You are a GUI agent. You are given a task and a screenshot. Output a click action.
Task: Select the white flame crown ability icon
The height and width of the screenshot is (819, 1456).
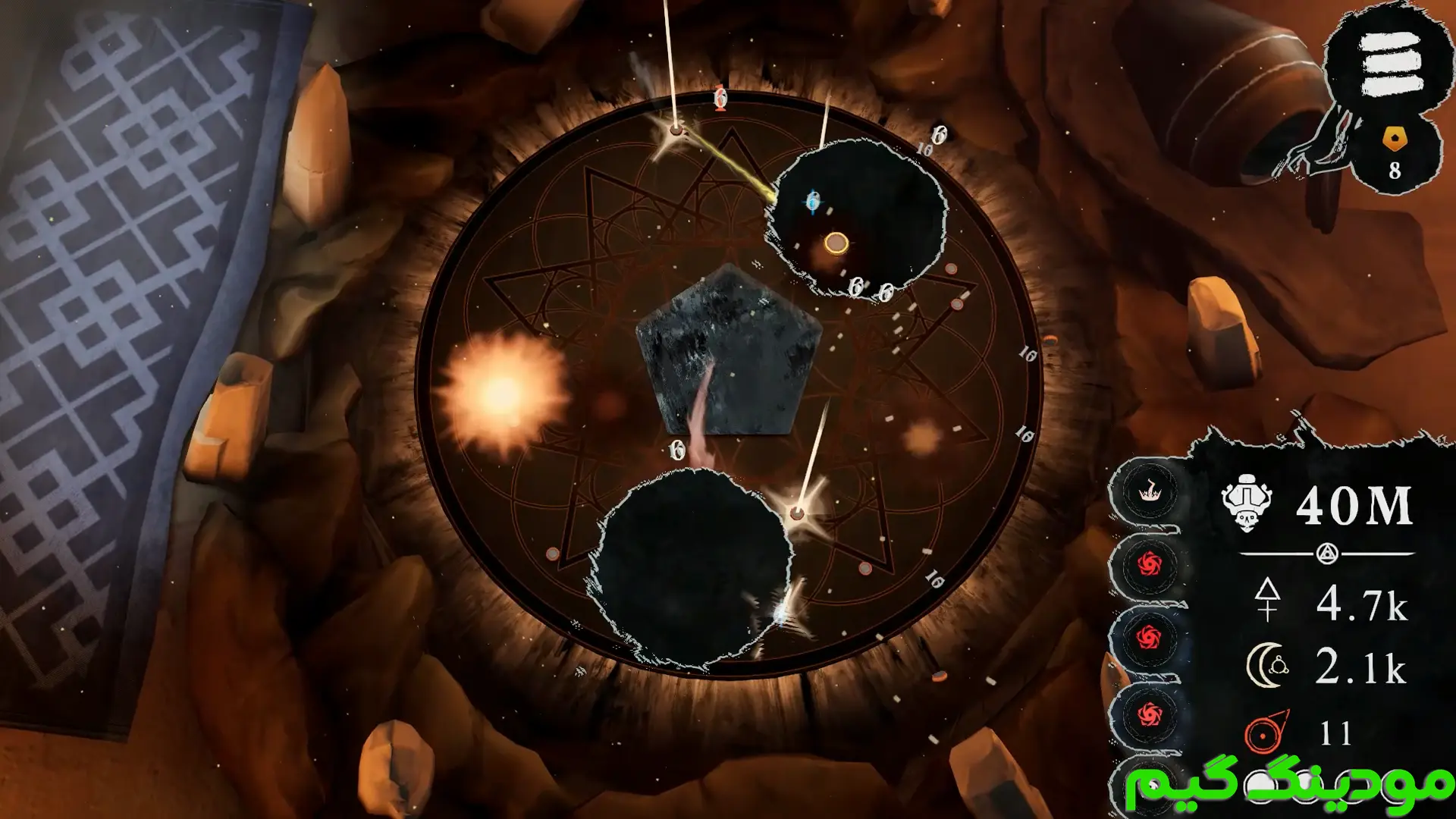[1149, 491]
